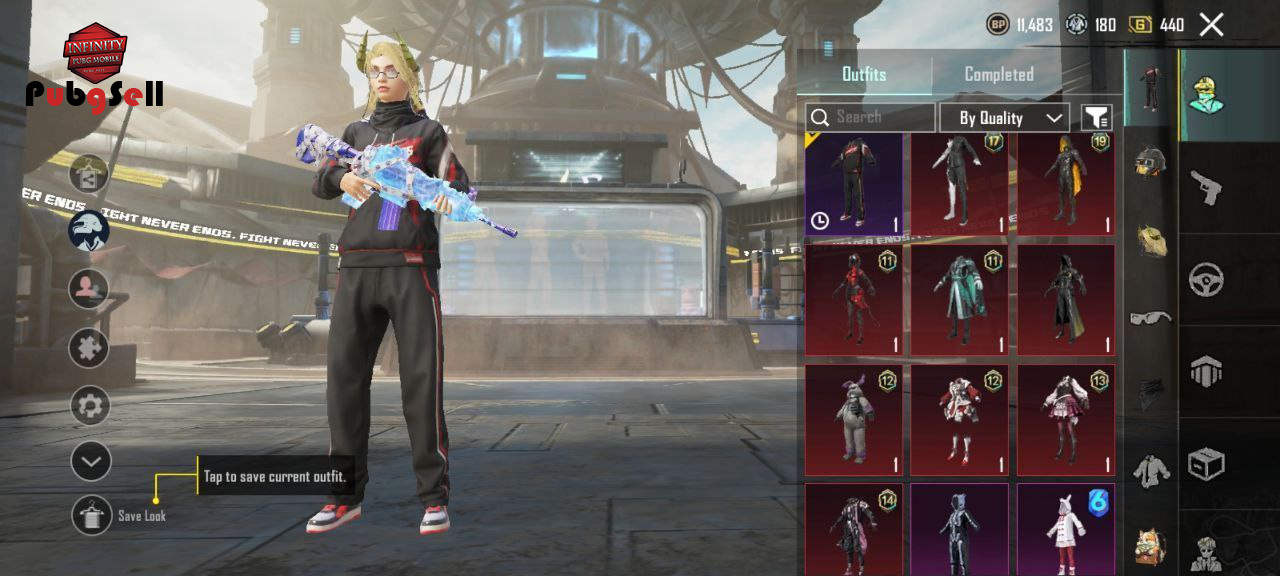Close the inventory with the X button

click(1211, 25)
